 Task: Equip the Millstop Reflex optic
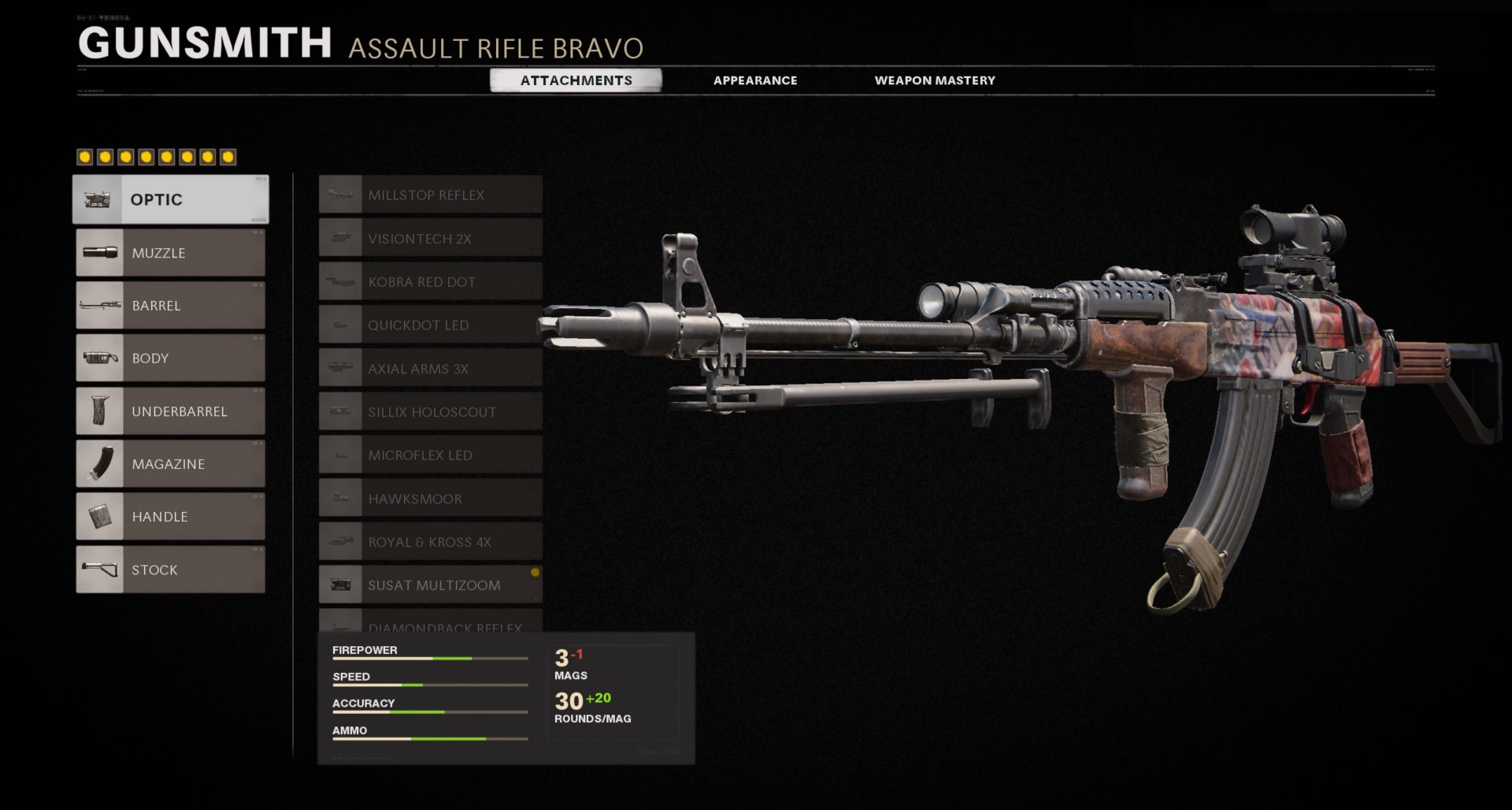click(x=431, y=195)
